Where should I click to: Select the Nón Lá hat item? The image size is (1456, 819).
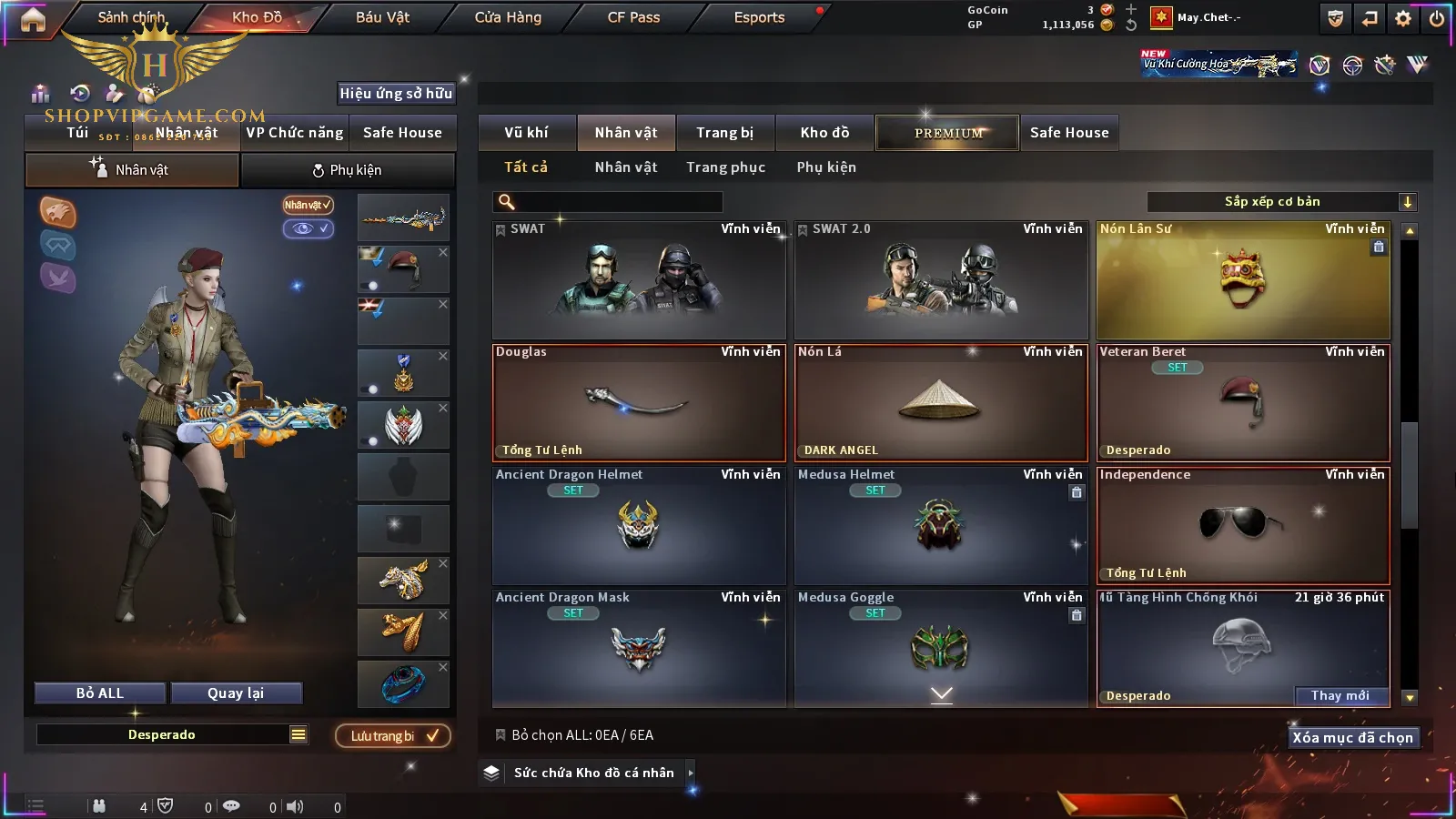(940, 402)
